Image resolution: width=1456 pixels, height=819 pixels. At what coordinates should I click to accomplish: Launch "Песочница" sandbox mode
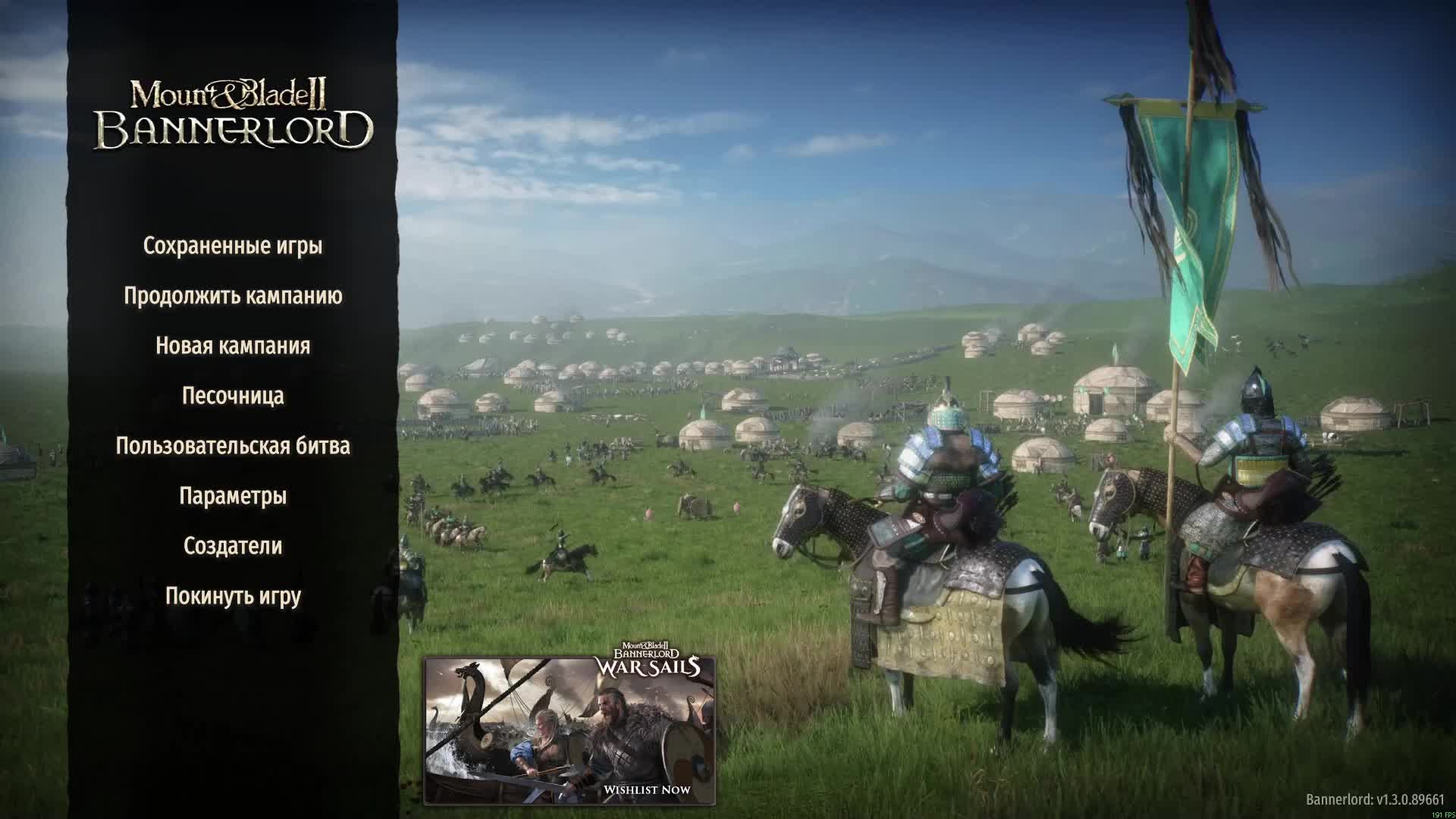[x=232, y=395]
